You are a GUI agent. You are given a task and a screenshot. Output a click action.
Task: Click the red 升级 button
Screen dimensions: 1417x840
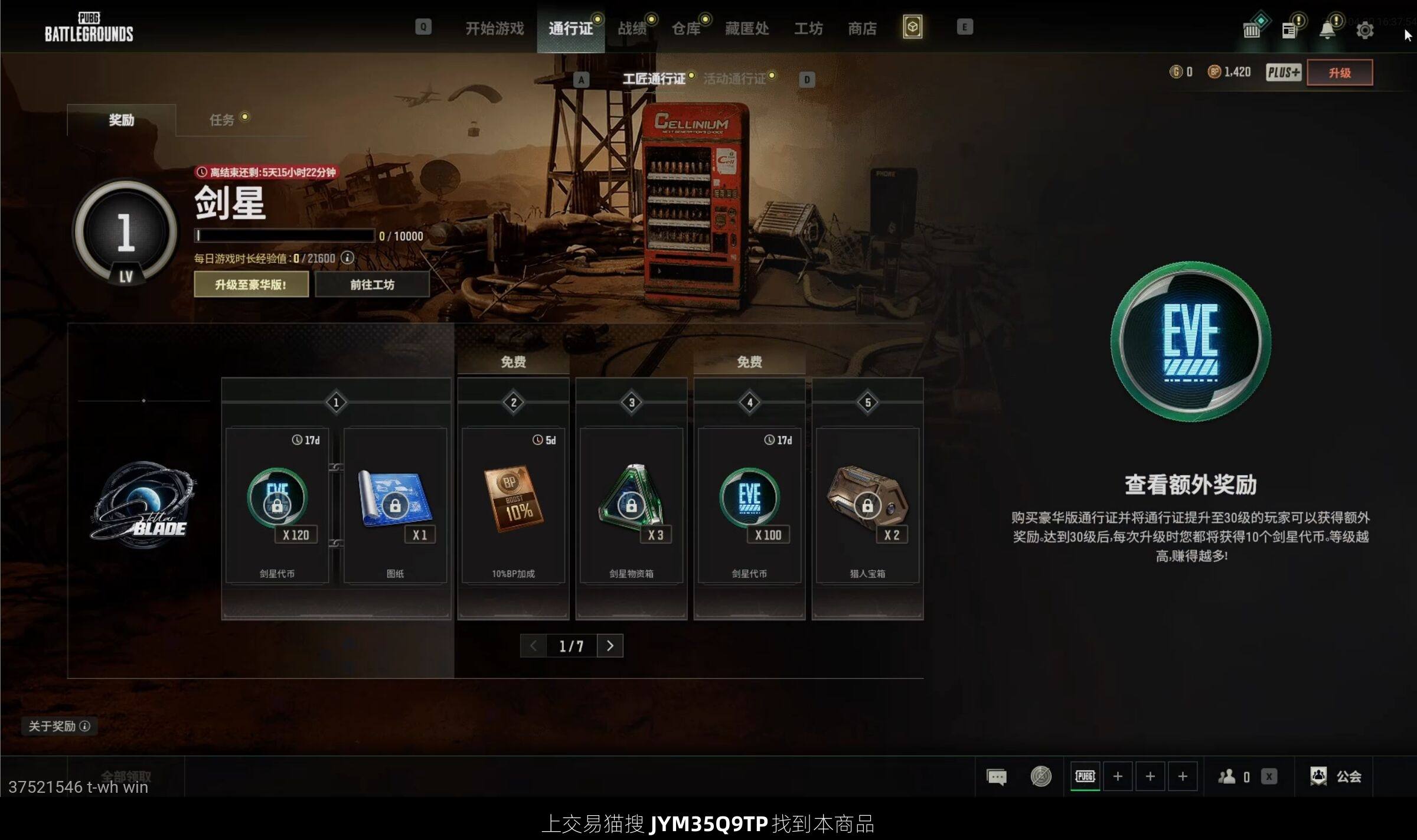(1339, 73)
